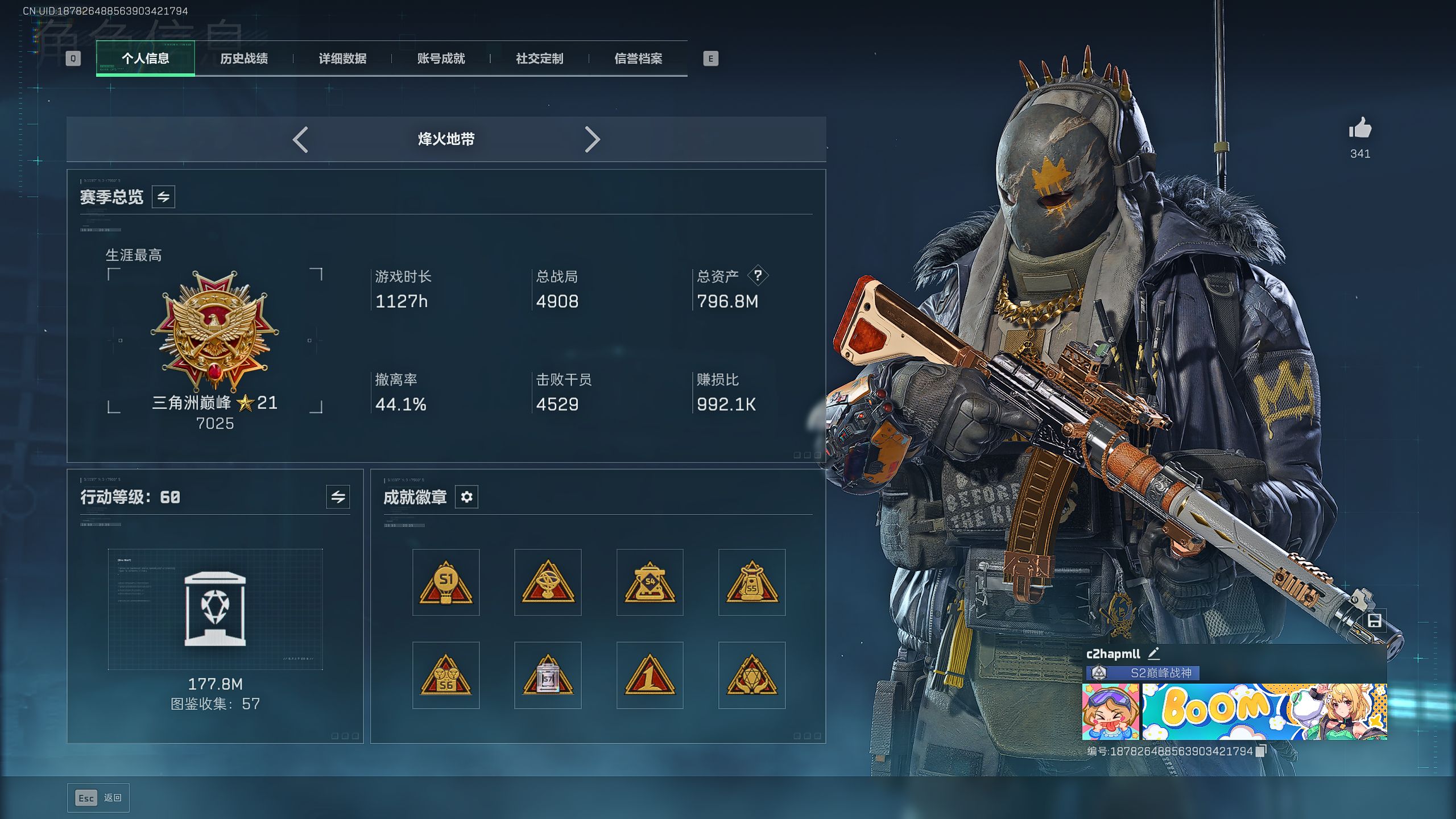Select the S1 achievement badge
Screen dimensions: 1456x819
coord(446,582)
